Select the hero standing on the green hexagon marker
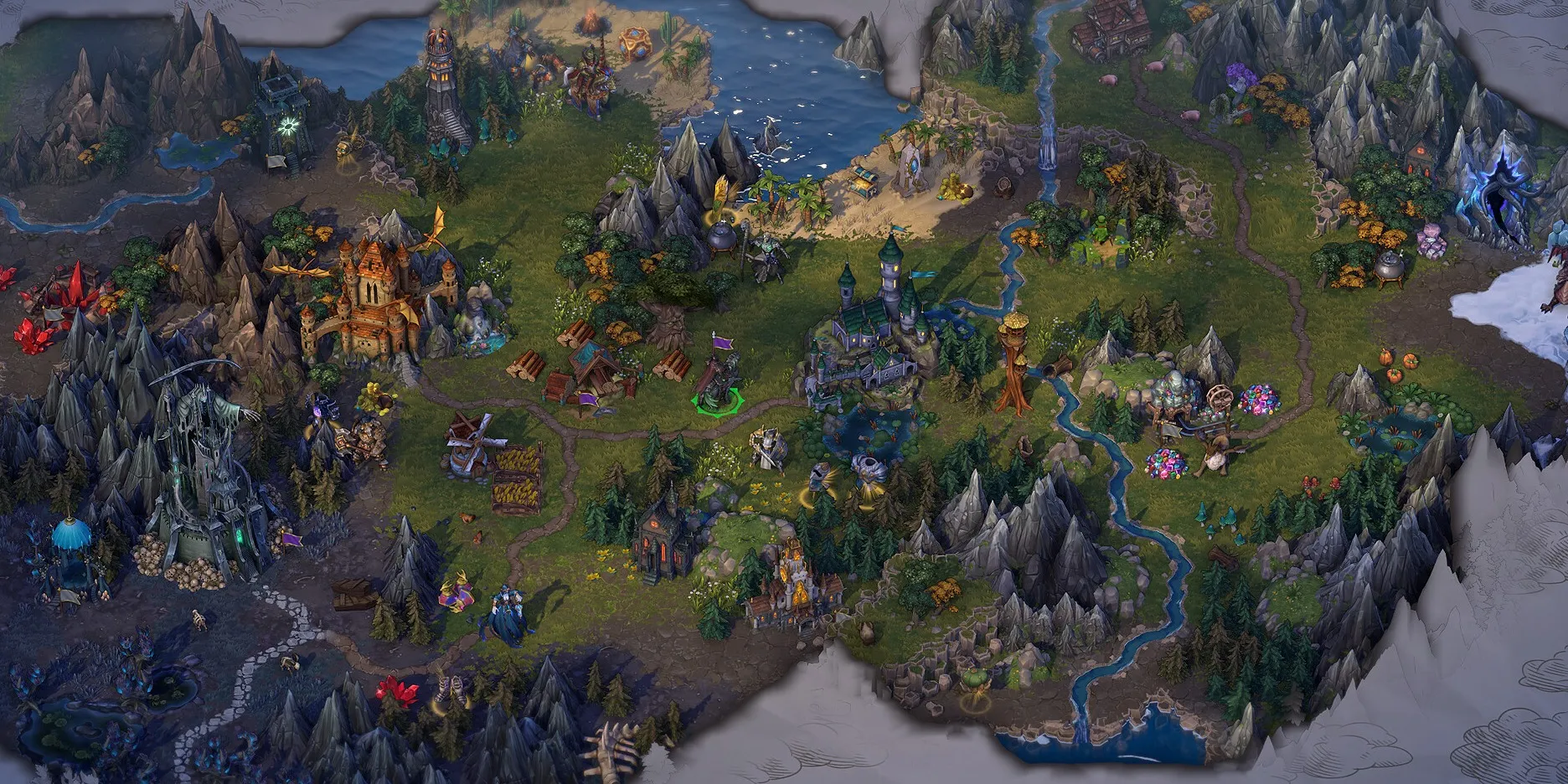 click(718, 381)
